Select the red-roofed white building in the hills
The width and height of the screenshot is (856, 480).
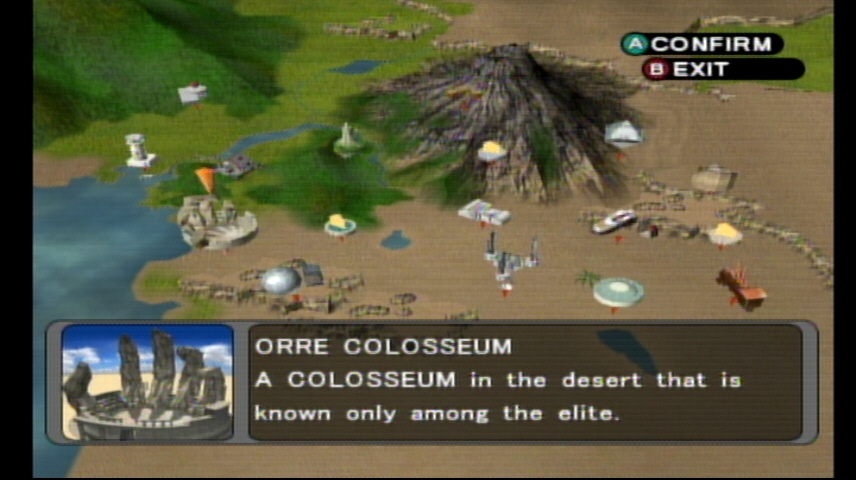192,93
